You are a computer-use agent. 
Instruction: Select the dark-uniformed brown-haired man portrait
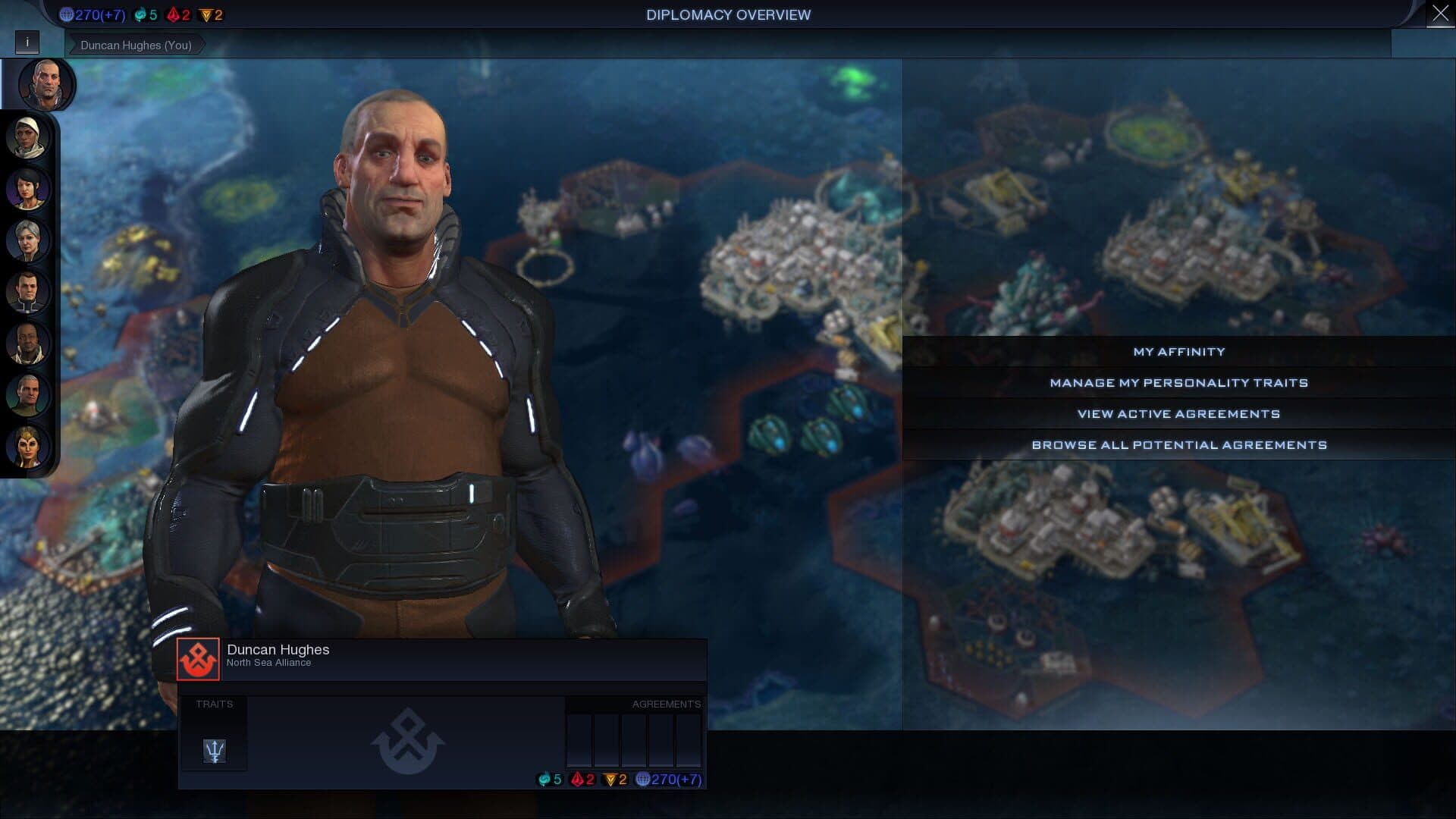point(28,292)
